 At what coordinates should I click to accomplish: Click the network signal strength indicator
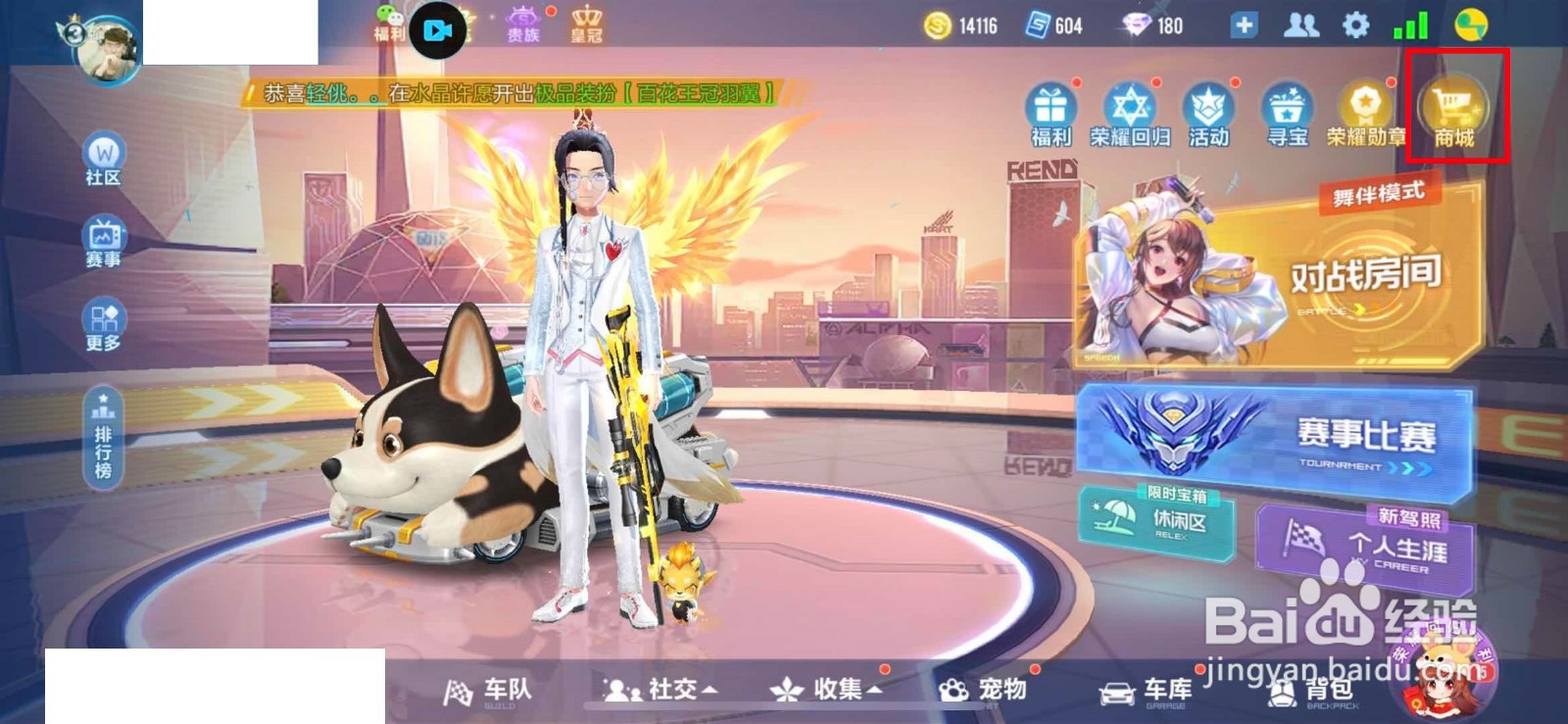[x=1409, y=26]
